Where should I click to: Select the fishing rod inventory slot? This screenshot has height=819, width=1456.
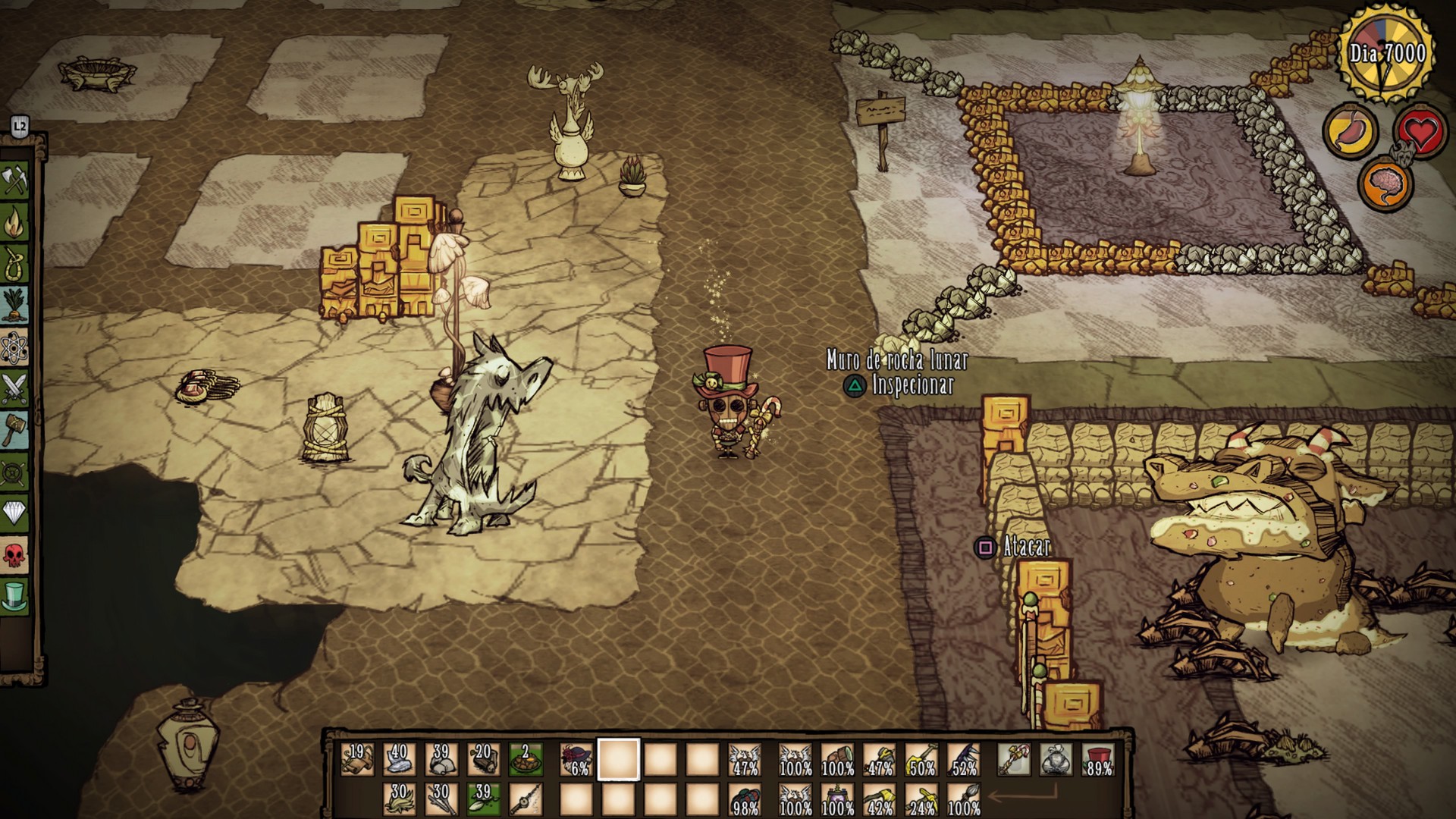point(525,799)
